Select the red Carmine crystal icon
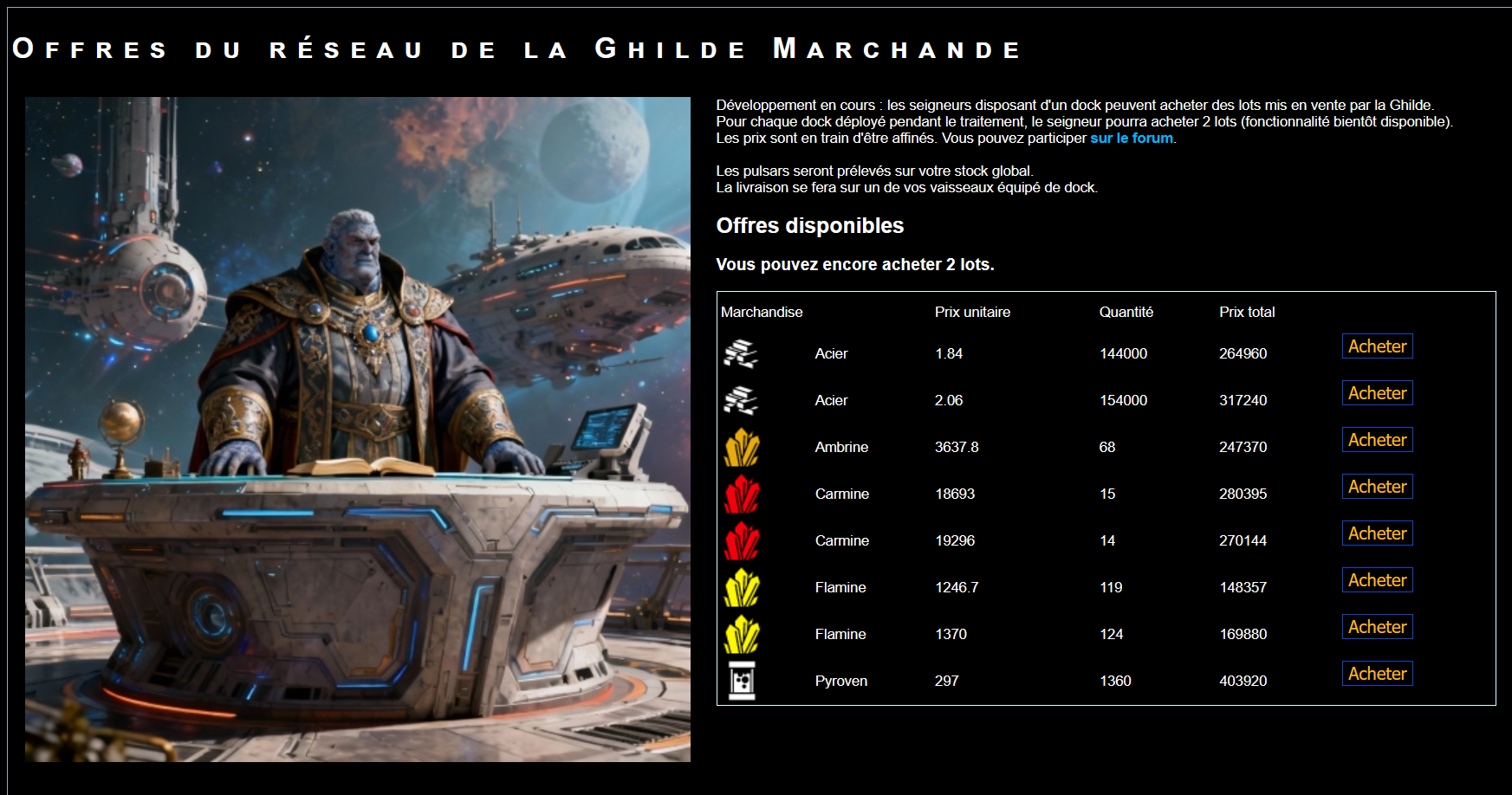This screenshot has height=795, width=1512. pyautogui.click(x=742, y=494)
